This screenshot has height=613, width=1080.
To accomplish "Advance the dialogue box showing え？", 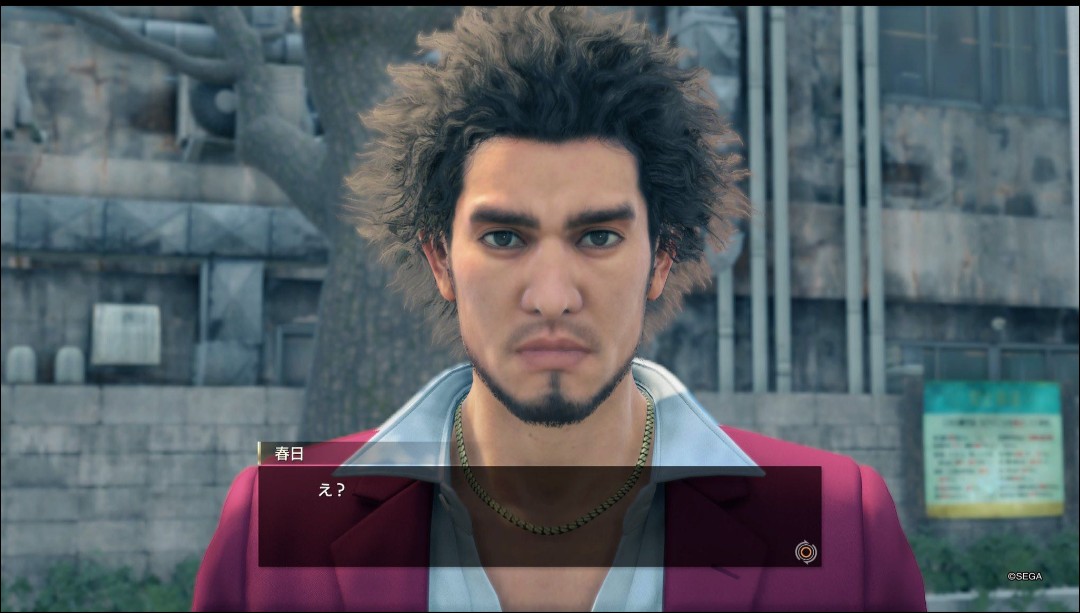I will 804,551.
